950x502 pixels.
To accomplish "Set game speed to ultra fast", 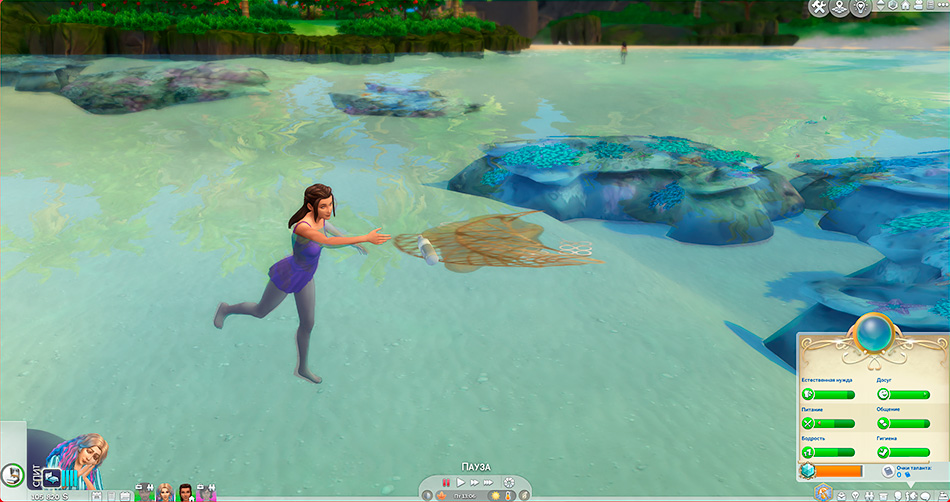I will pyautogui.click(x=489, y=482).
